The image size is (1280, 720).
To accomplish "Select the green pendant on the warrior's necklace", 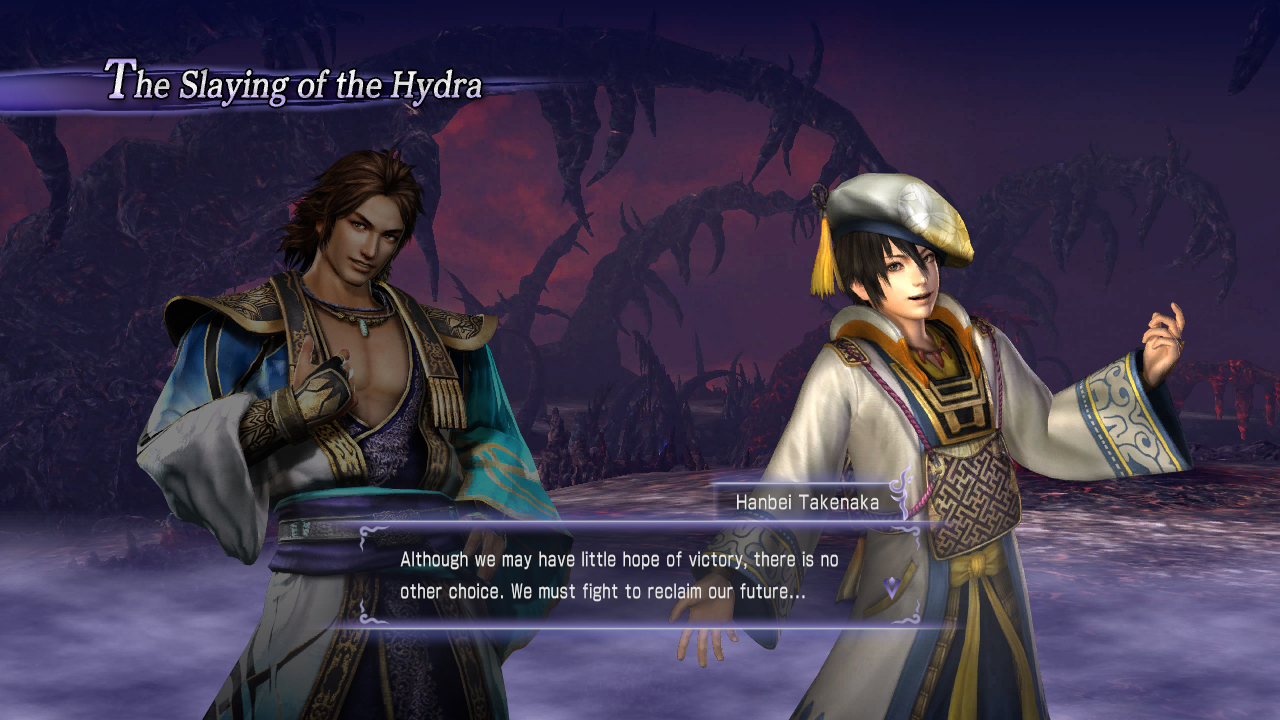I will click(x=364, y=327).
